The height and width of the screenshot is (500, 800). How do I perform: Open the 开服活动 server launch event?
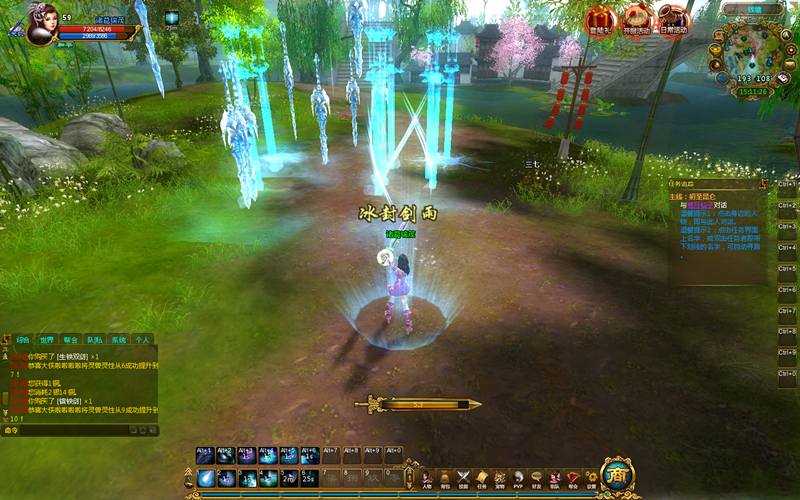pos(638,19)
